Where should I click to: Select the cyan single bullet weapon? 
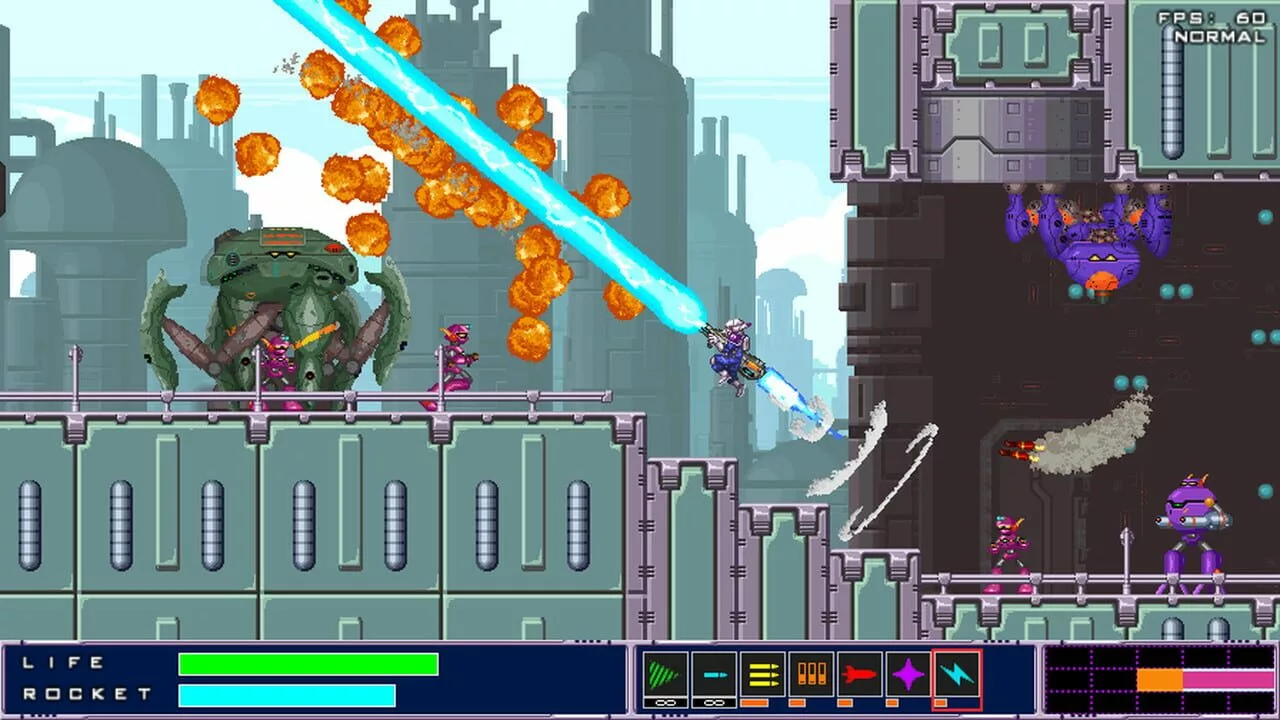714,675
